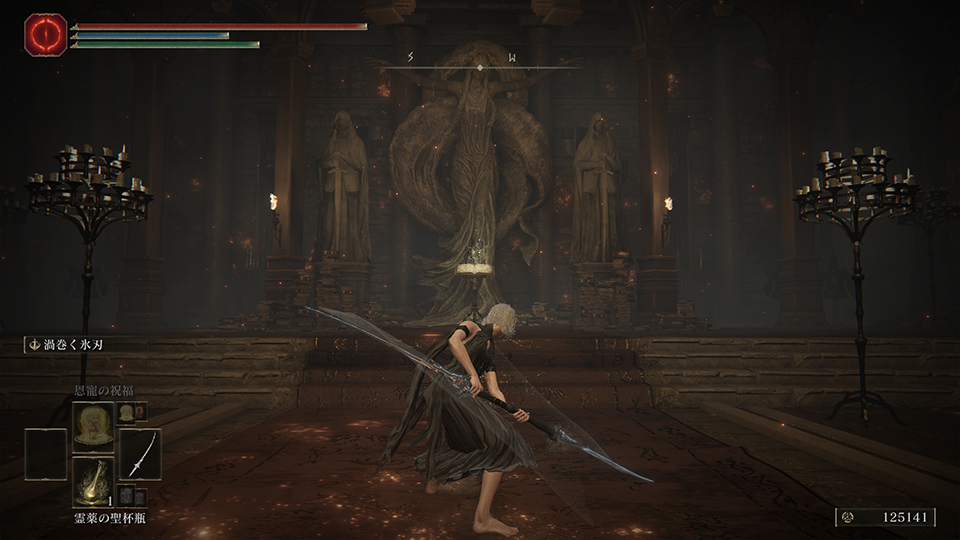960x540 pixels.
Task: Use the 霊薬の聖杯瓶 flask slot
Action: pyautogui.click(x=92, y=482)
